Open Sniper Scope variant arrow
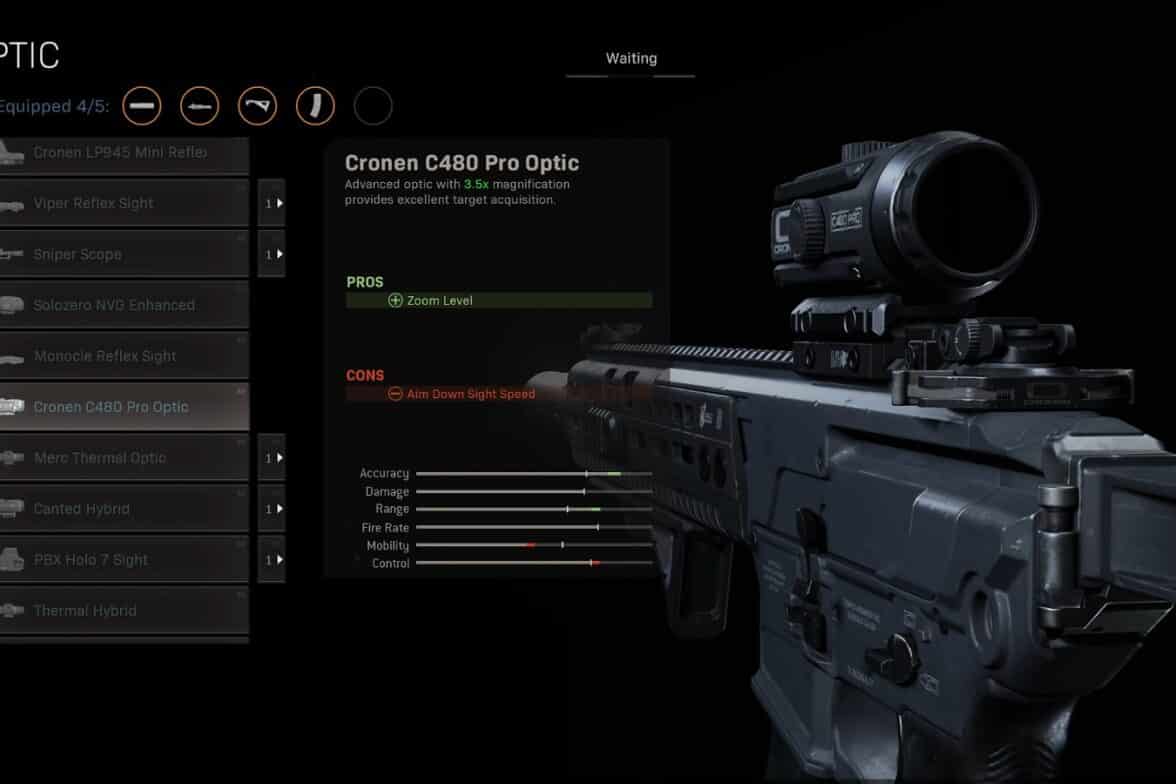 [x=272, y=254]
